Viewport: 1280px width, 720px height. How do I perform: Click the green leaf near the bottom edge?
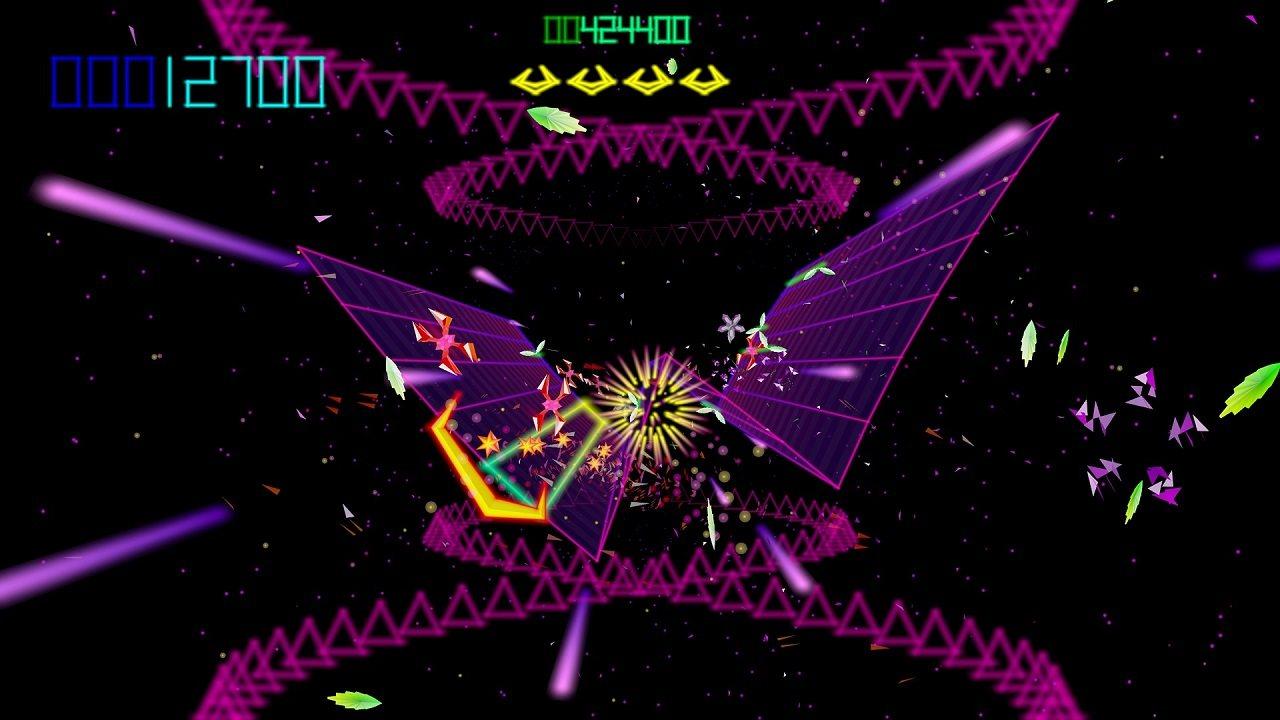pyautogui.click(x=355, y=700)
